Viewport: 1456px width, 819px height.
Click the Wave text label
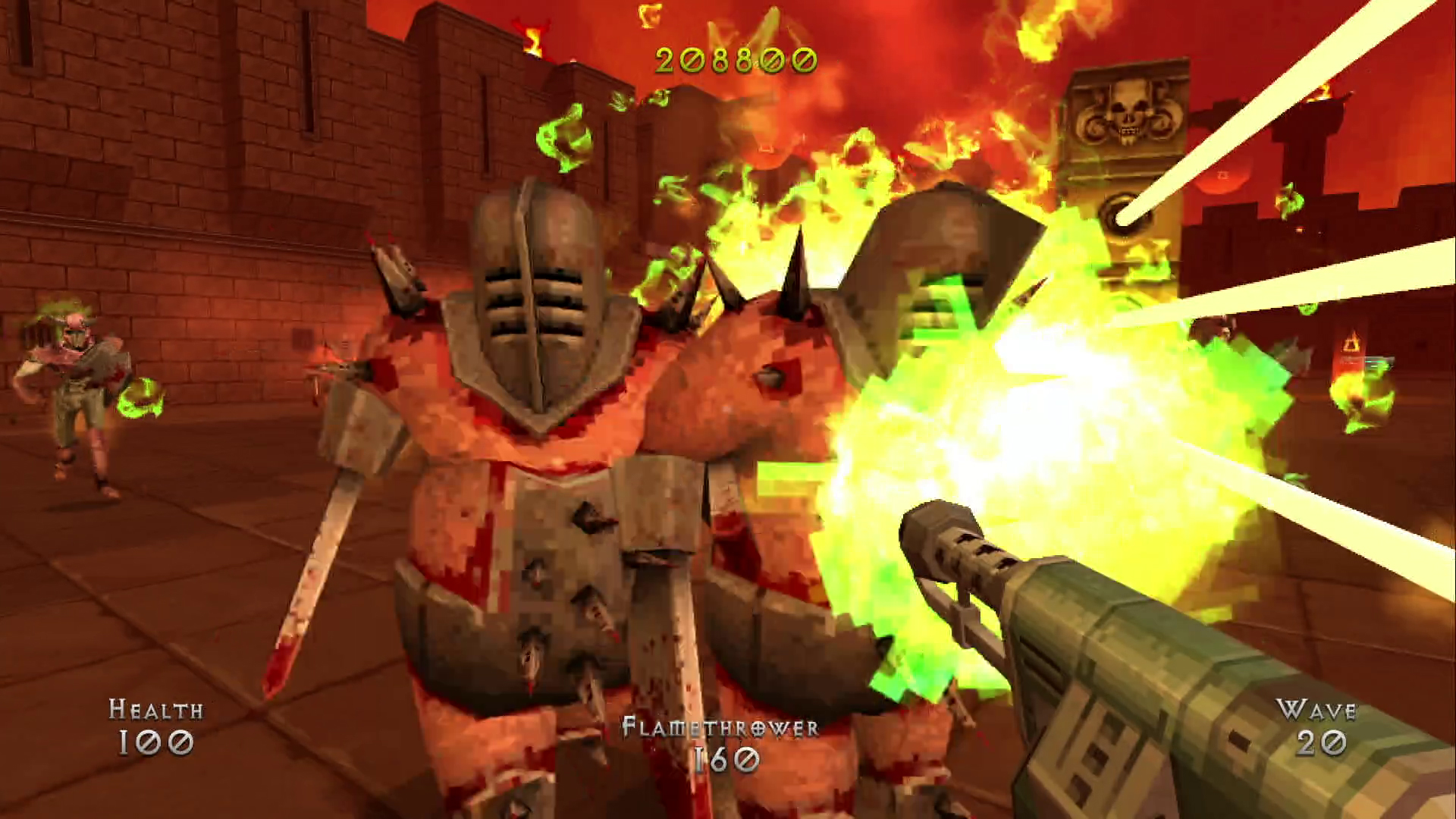tap(1316, 711)
